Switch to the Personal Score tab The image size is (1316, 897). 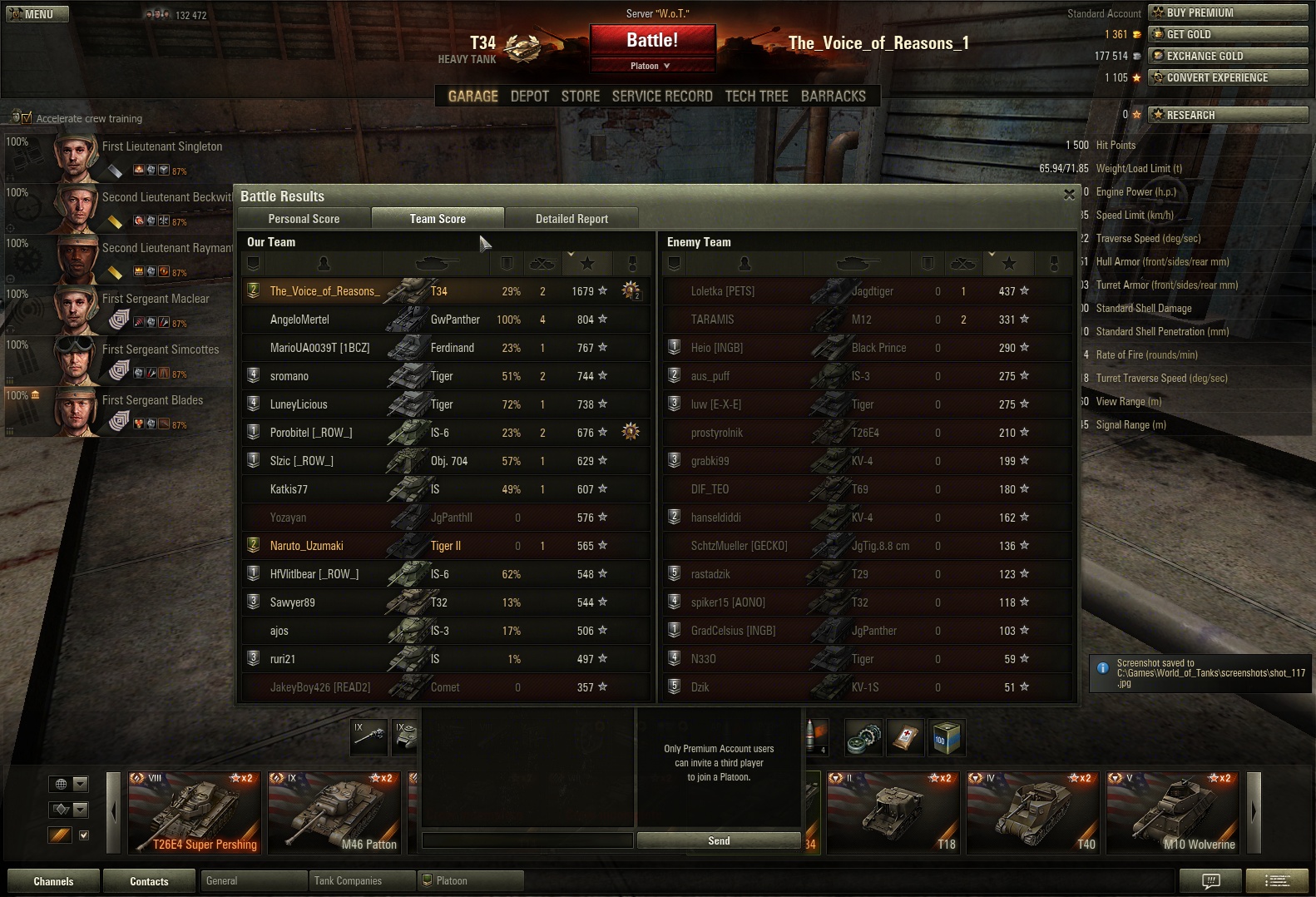pos(304,219)
